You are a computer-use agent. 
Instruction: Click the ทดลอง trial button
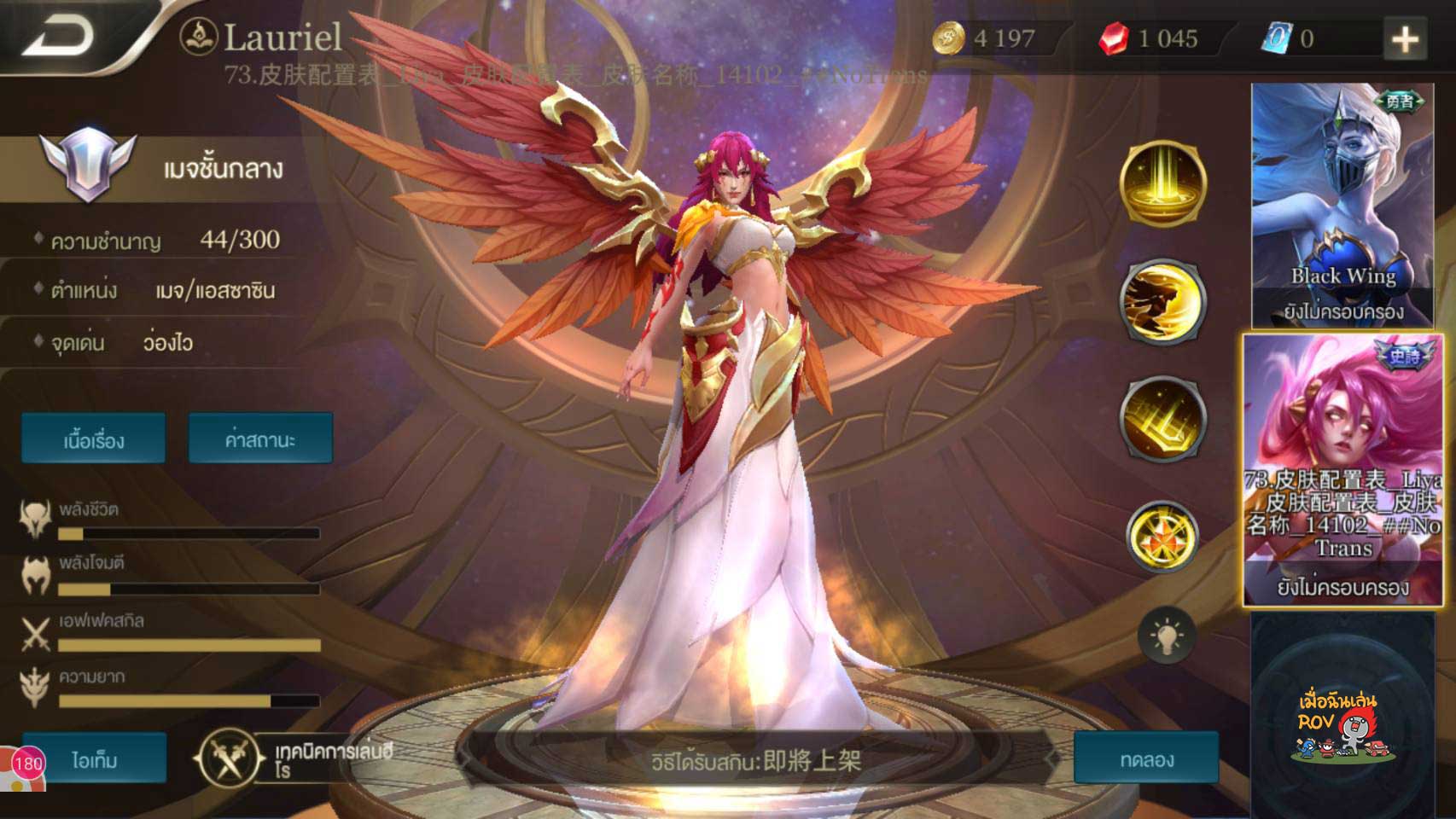point(1146,758)
